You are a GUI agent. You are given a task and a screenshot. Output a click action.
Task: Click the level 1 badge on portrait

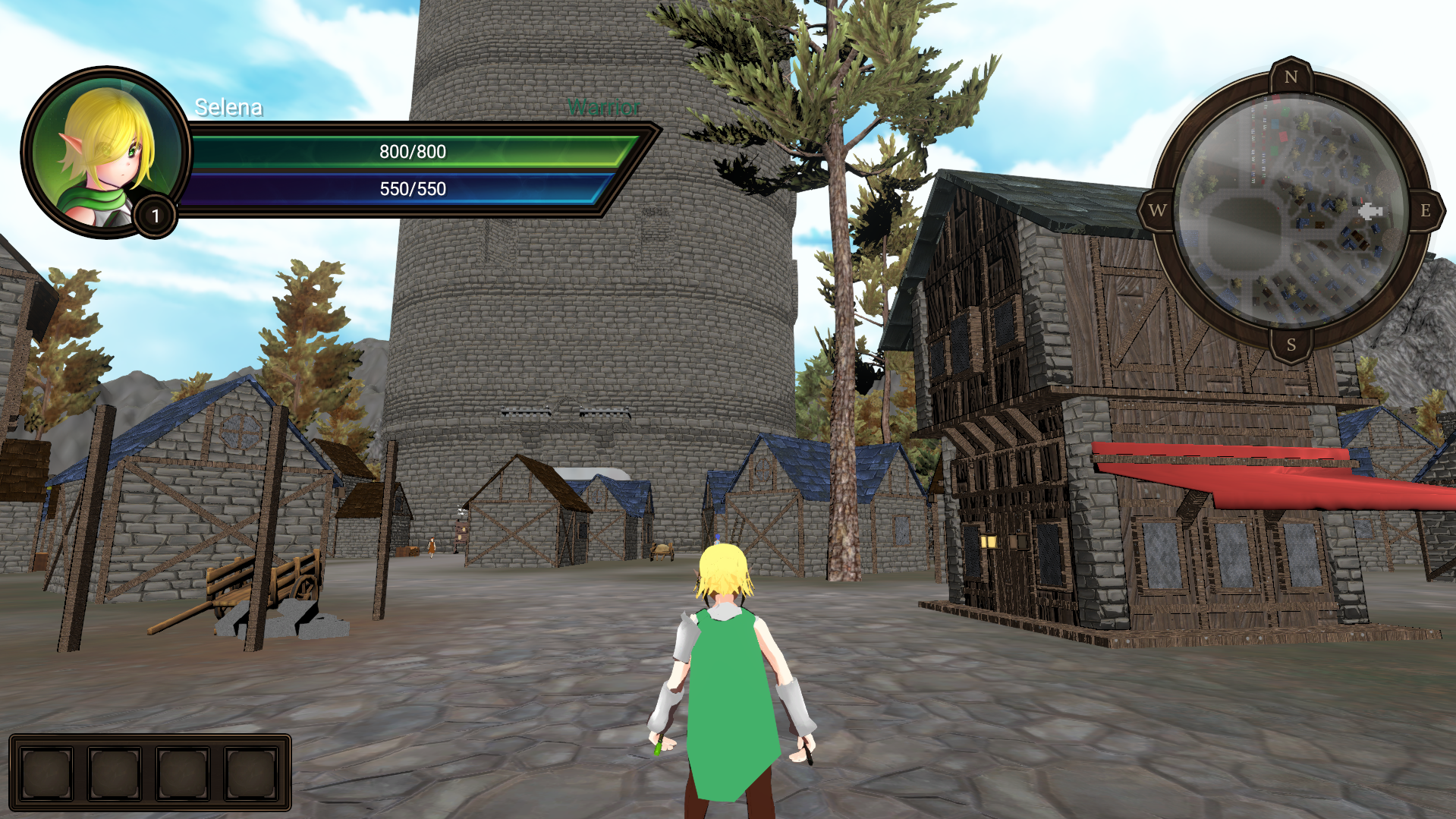[156, 216]
